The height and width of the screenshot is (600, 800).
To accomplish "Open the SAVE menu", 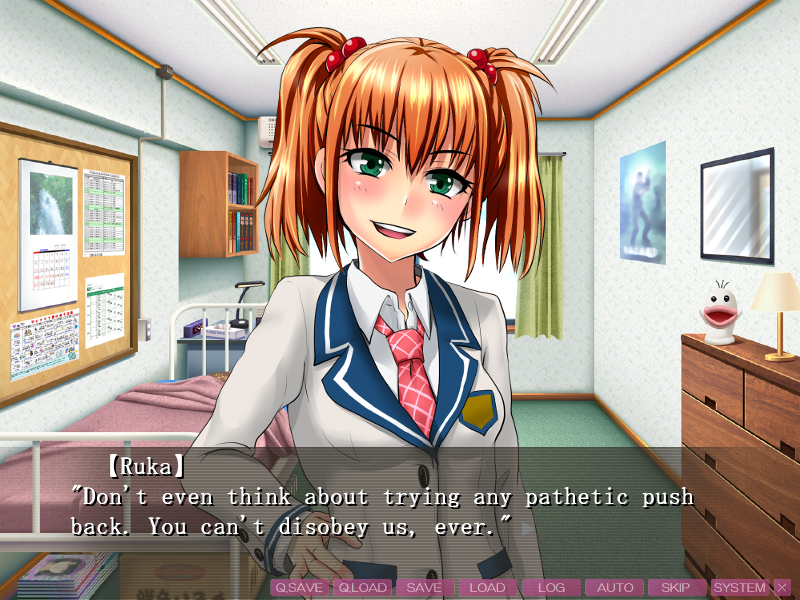I will tap(424, 588).
